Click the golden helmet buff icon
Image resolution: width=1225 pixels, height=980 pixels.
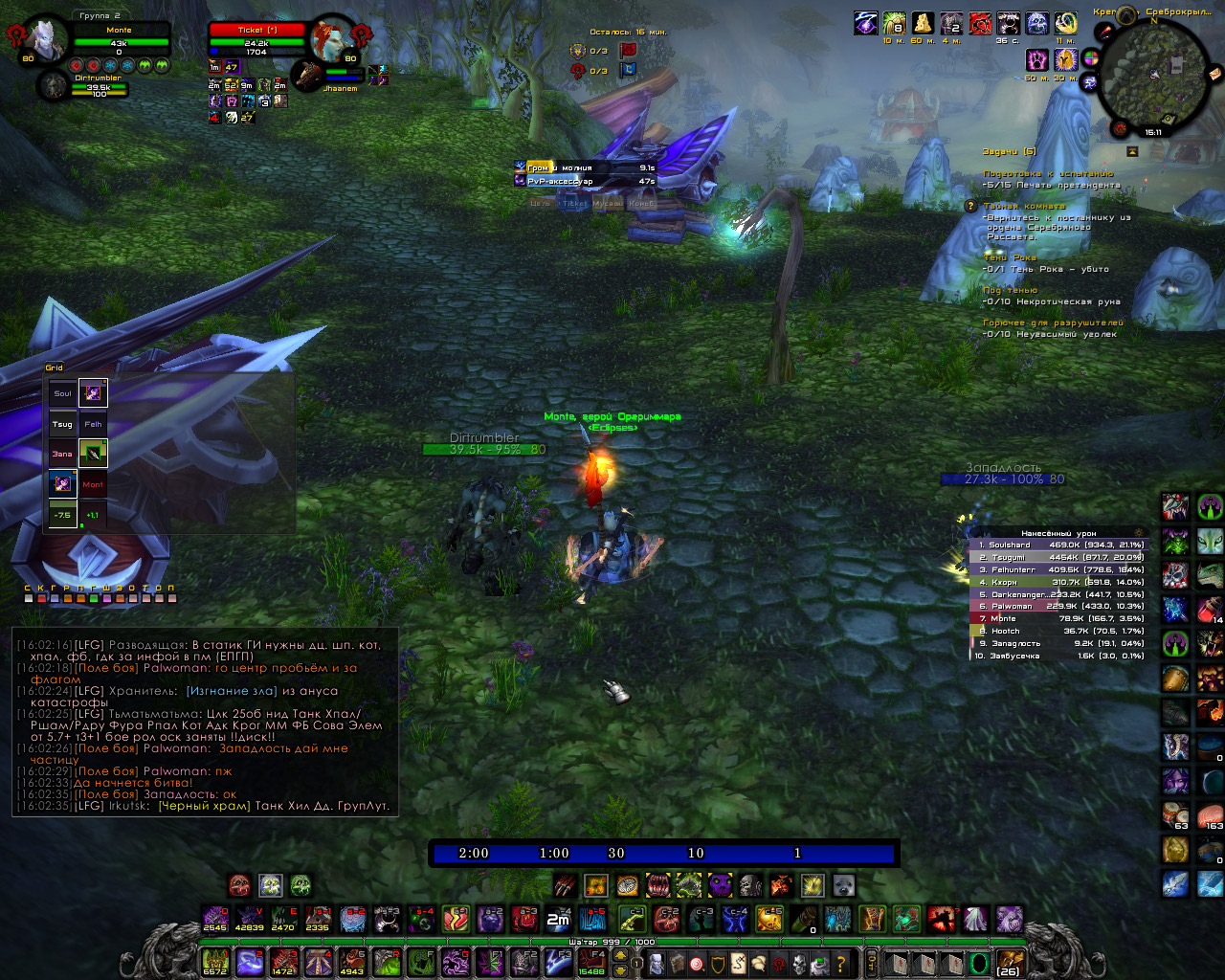1066,59
